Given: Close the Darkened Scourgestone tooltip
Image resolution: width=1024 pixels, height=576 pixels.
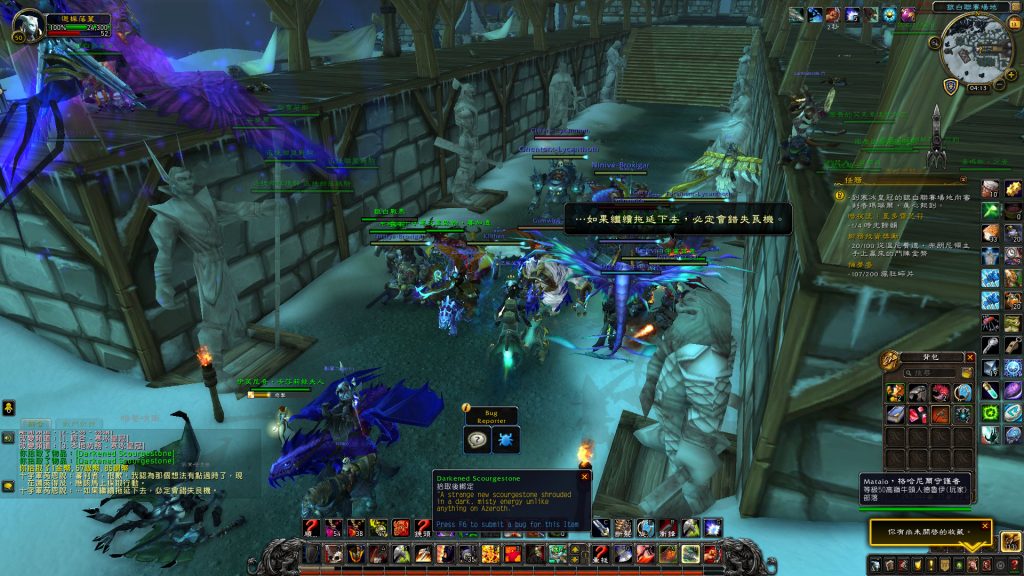Looking at the screenshot, I should tap(585, 476).
